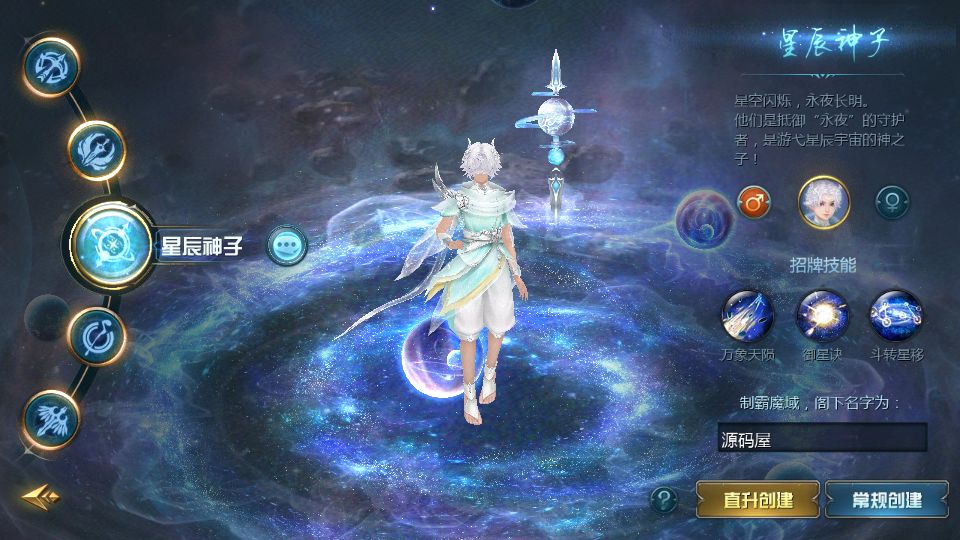Select the male gender symbol
This screenshot has width=960, height=540.
coord(754,202)
